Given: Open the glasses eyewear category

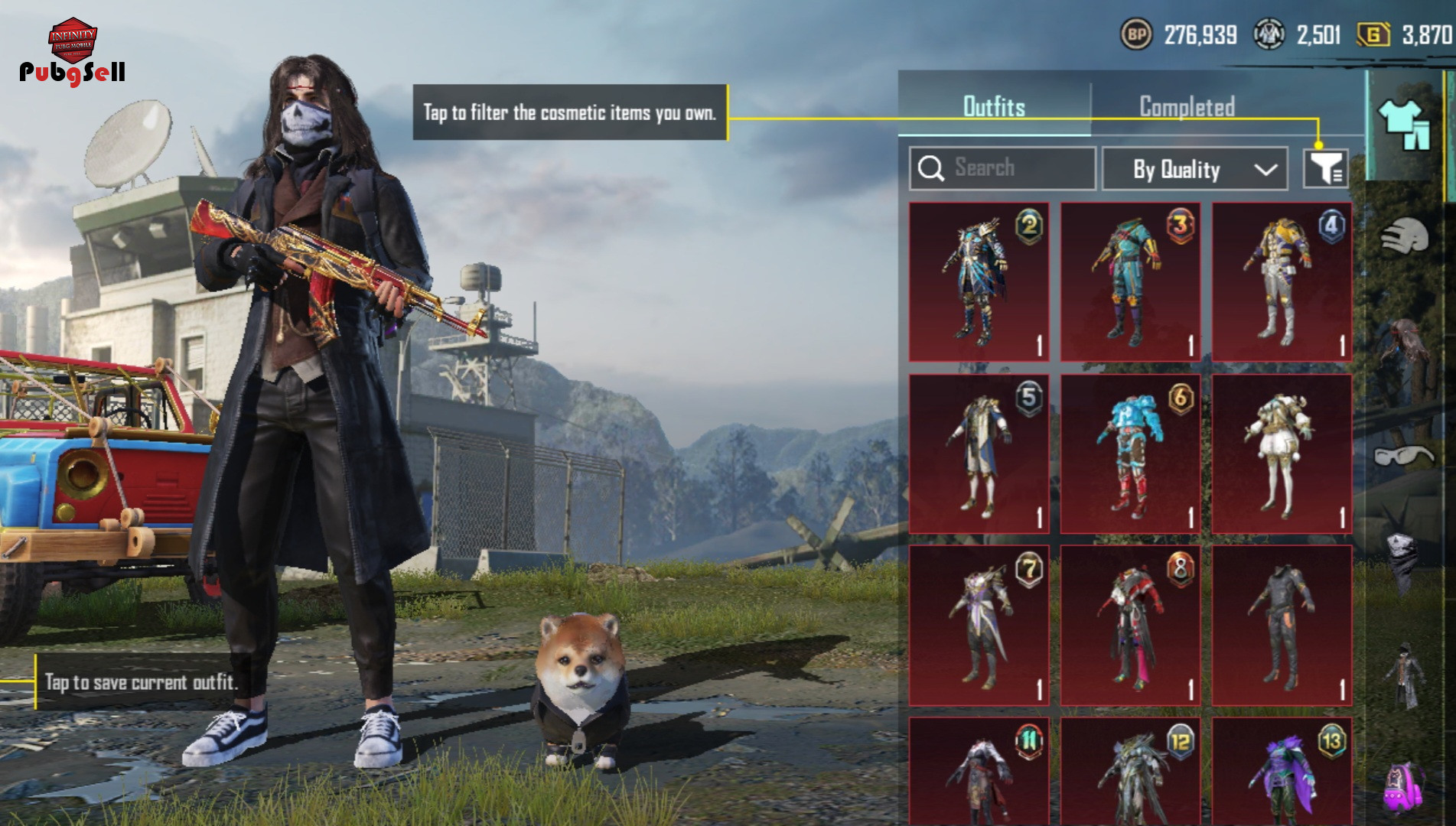Looking at the screenshot, I should point(1403,457).
